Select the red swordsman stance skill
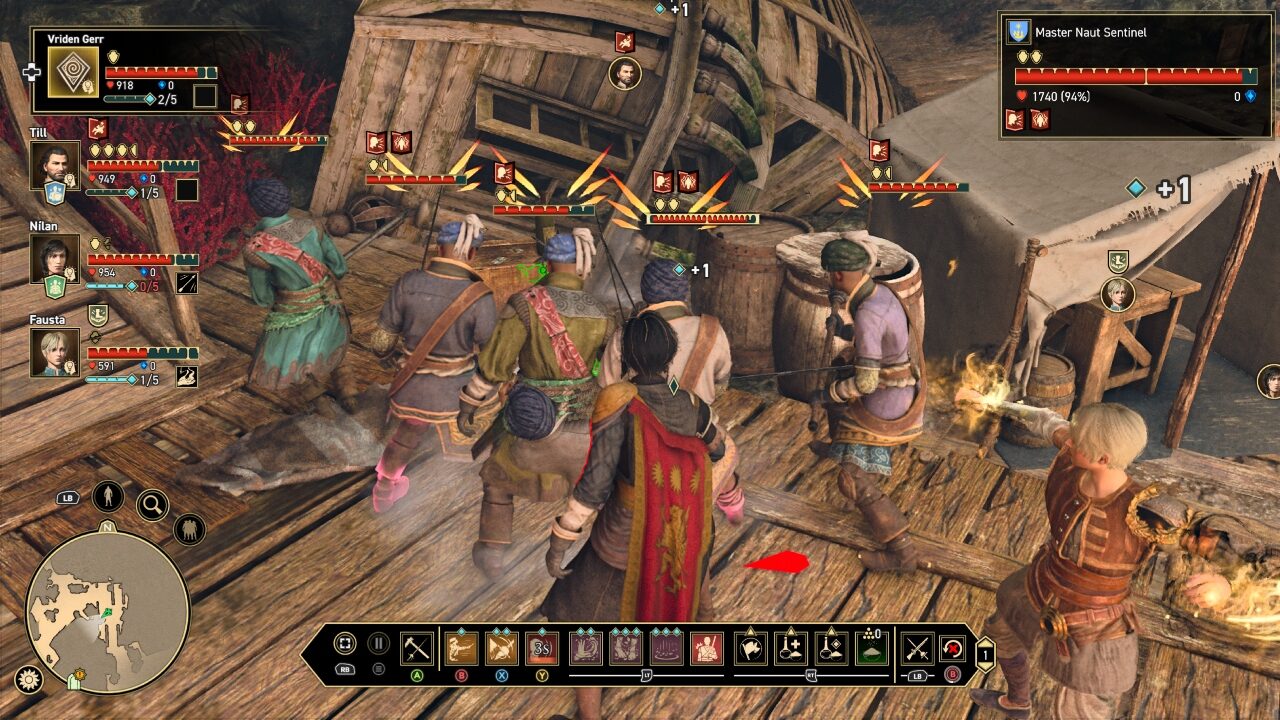The image size is (1280, 720). coord(707,648)
